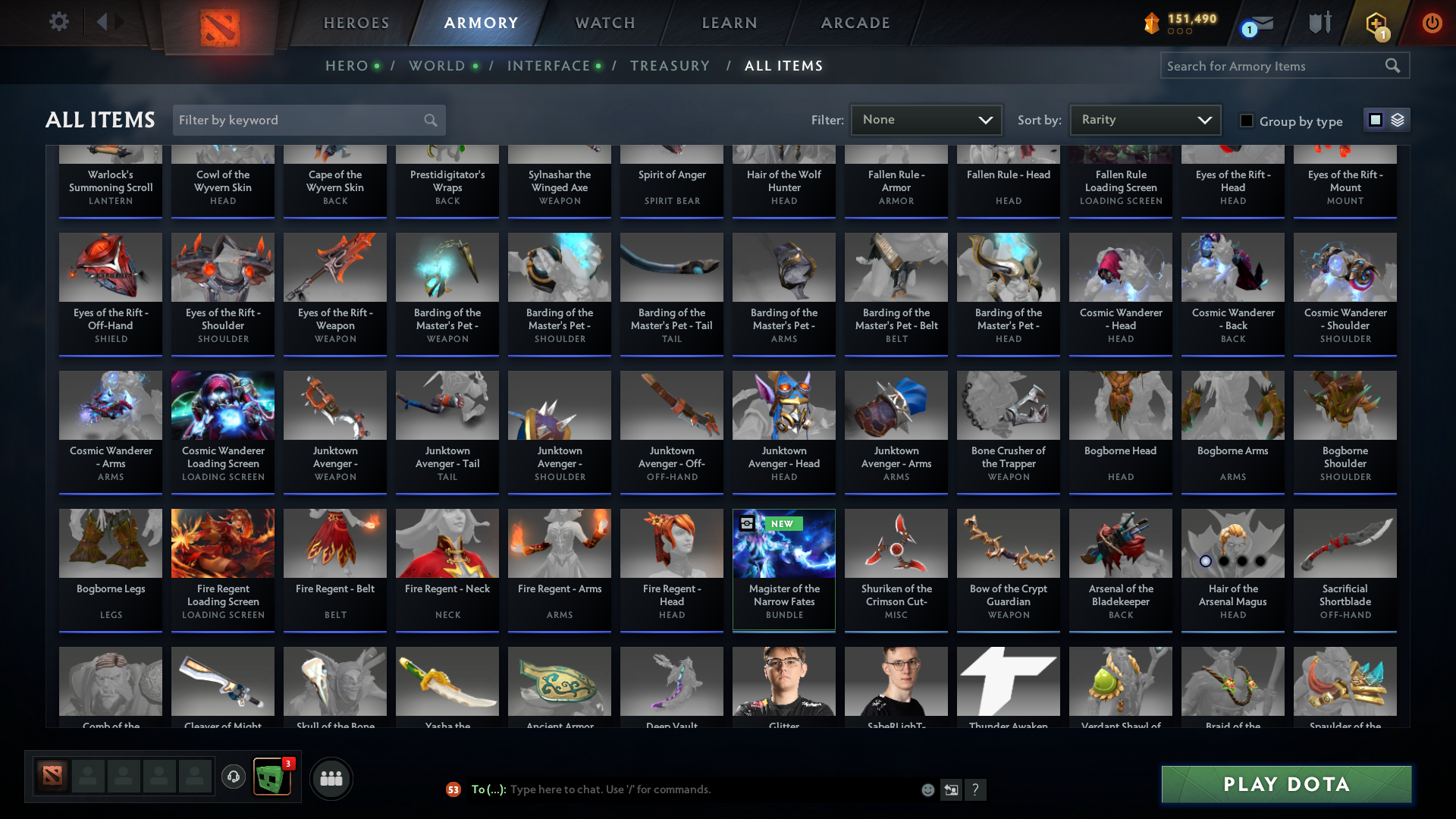Image resolution: width=1456 pixels, height=819 pixels.
Task: Open the Magister of the Narrow Fates bundle
Action: coord(783,569)
